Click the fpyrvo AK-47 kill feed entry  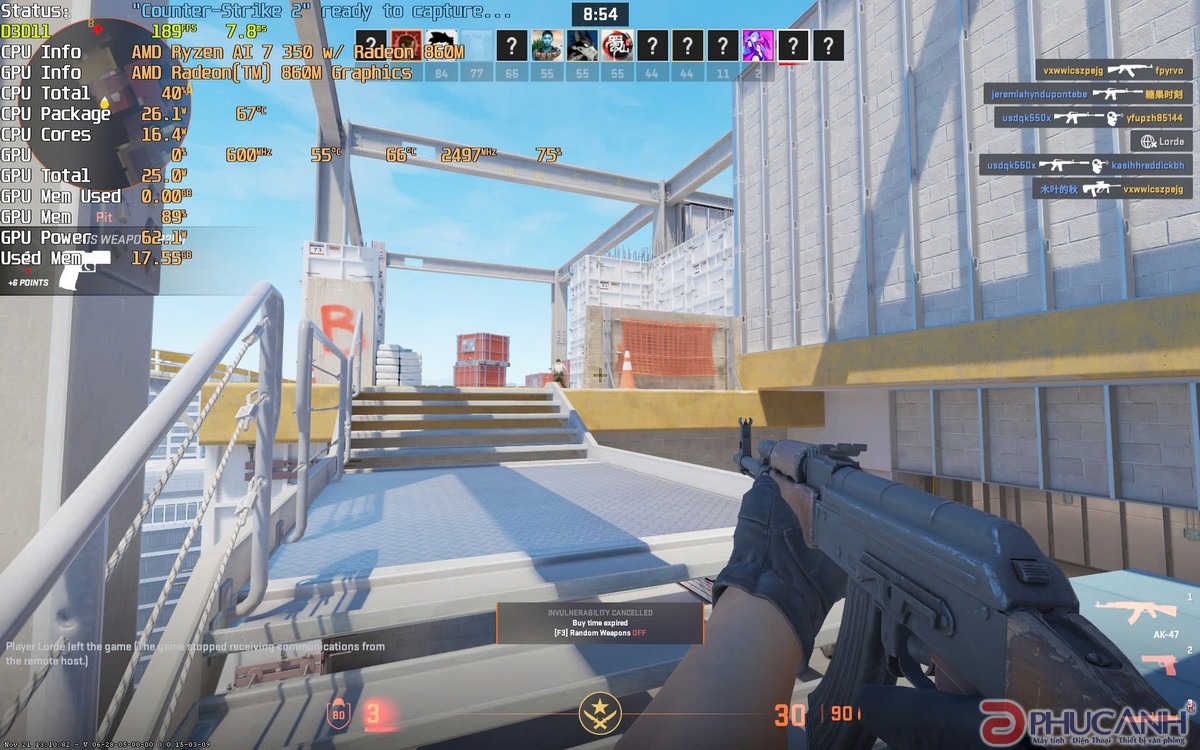tap(1112, 70)
